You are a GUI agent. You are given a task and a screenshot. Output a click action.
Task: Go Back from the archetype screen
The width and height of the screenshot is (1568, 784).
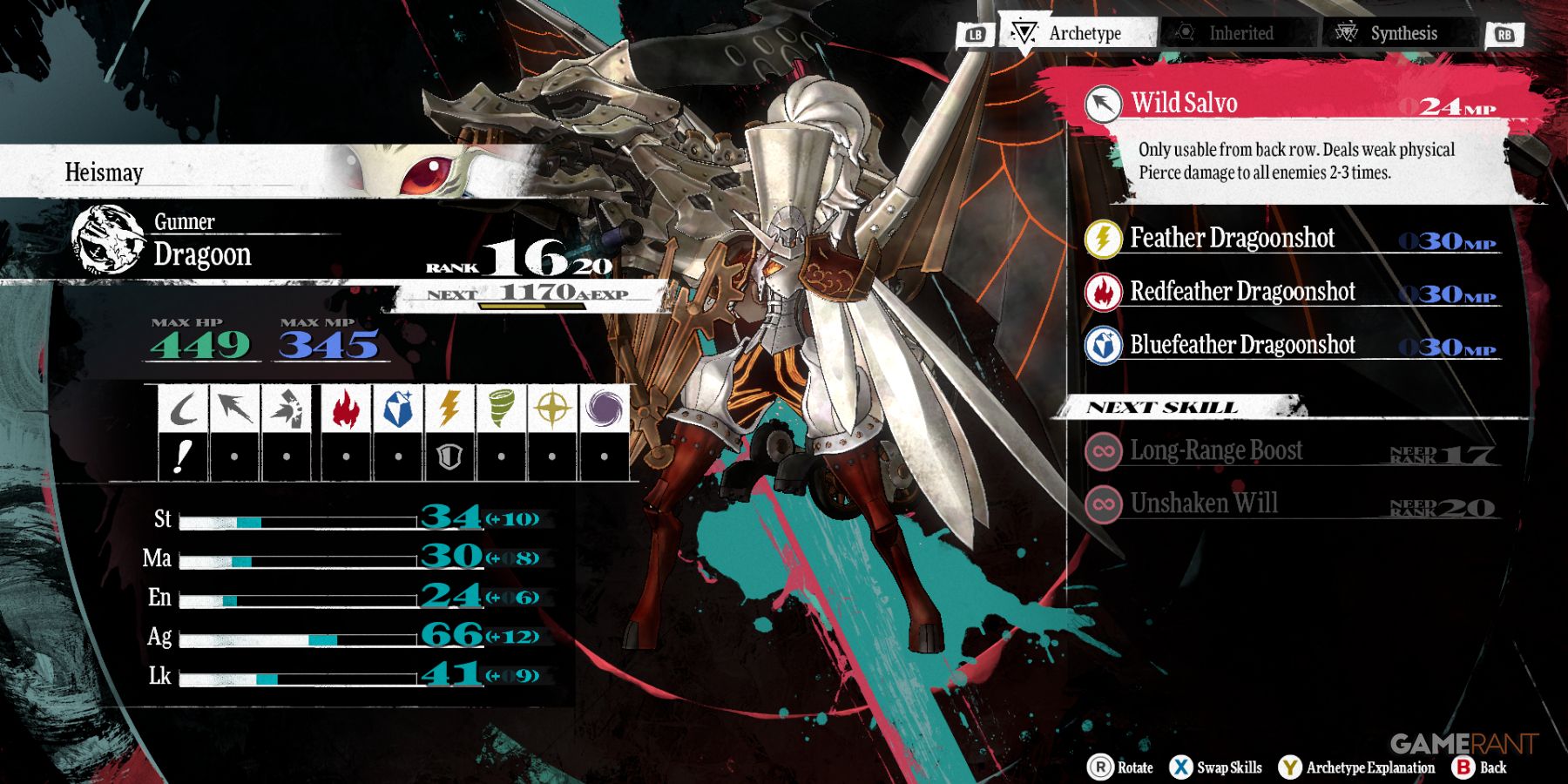1480,767
